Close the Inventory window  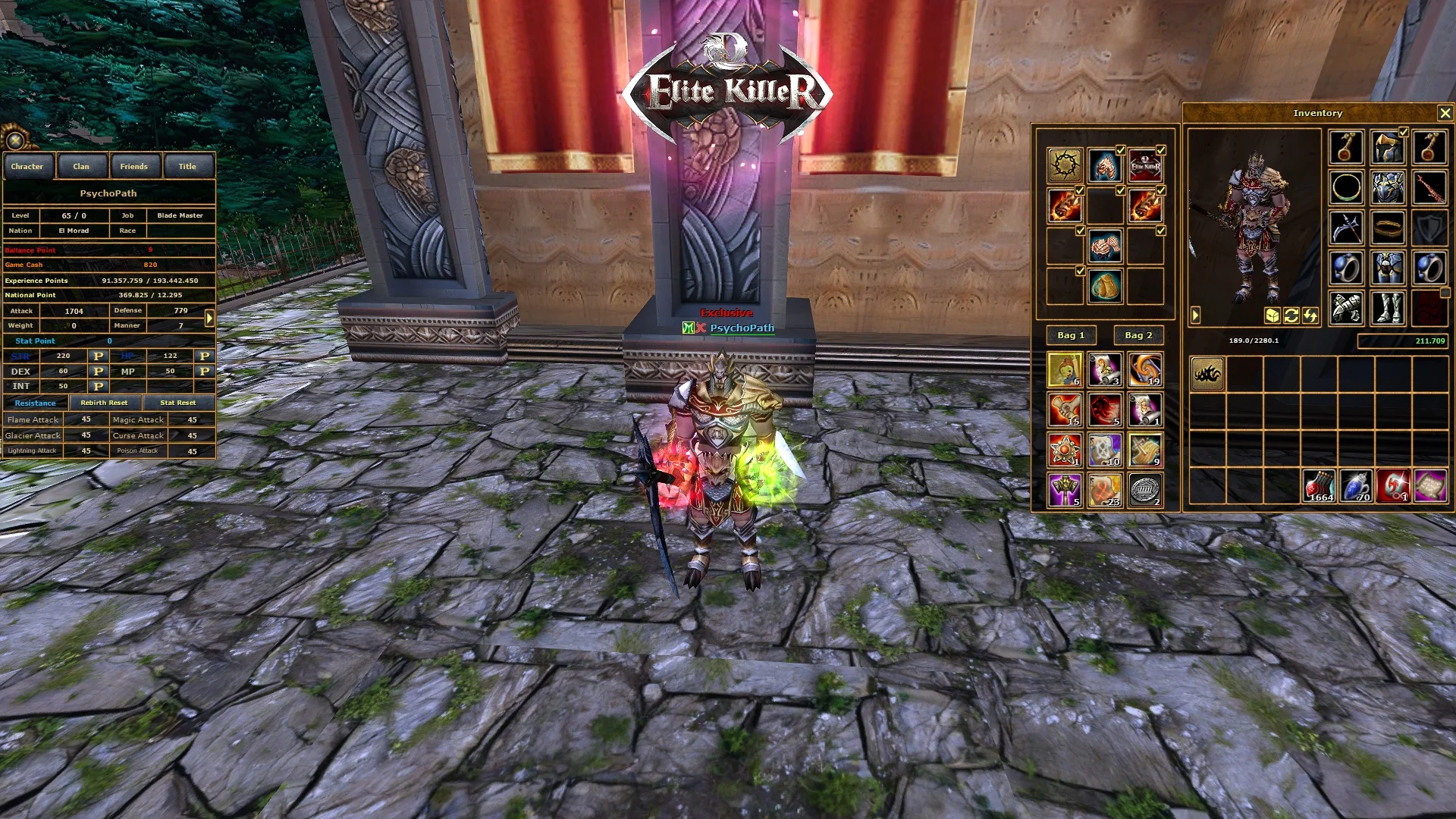[1445, 113]
